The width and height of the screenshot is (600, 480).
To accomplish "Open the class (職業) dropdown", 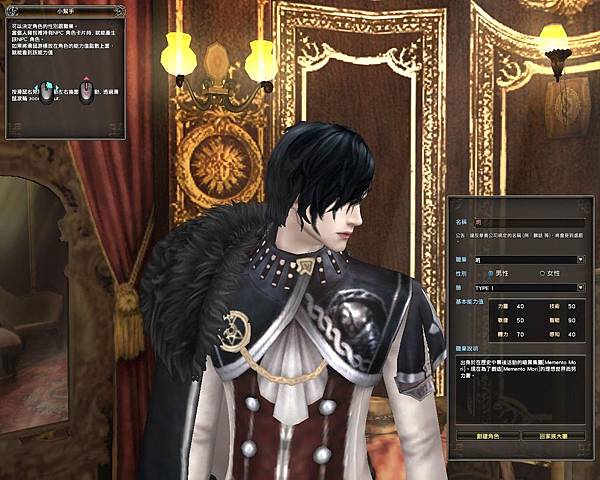I will click(x=580, y=259).
